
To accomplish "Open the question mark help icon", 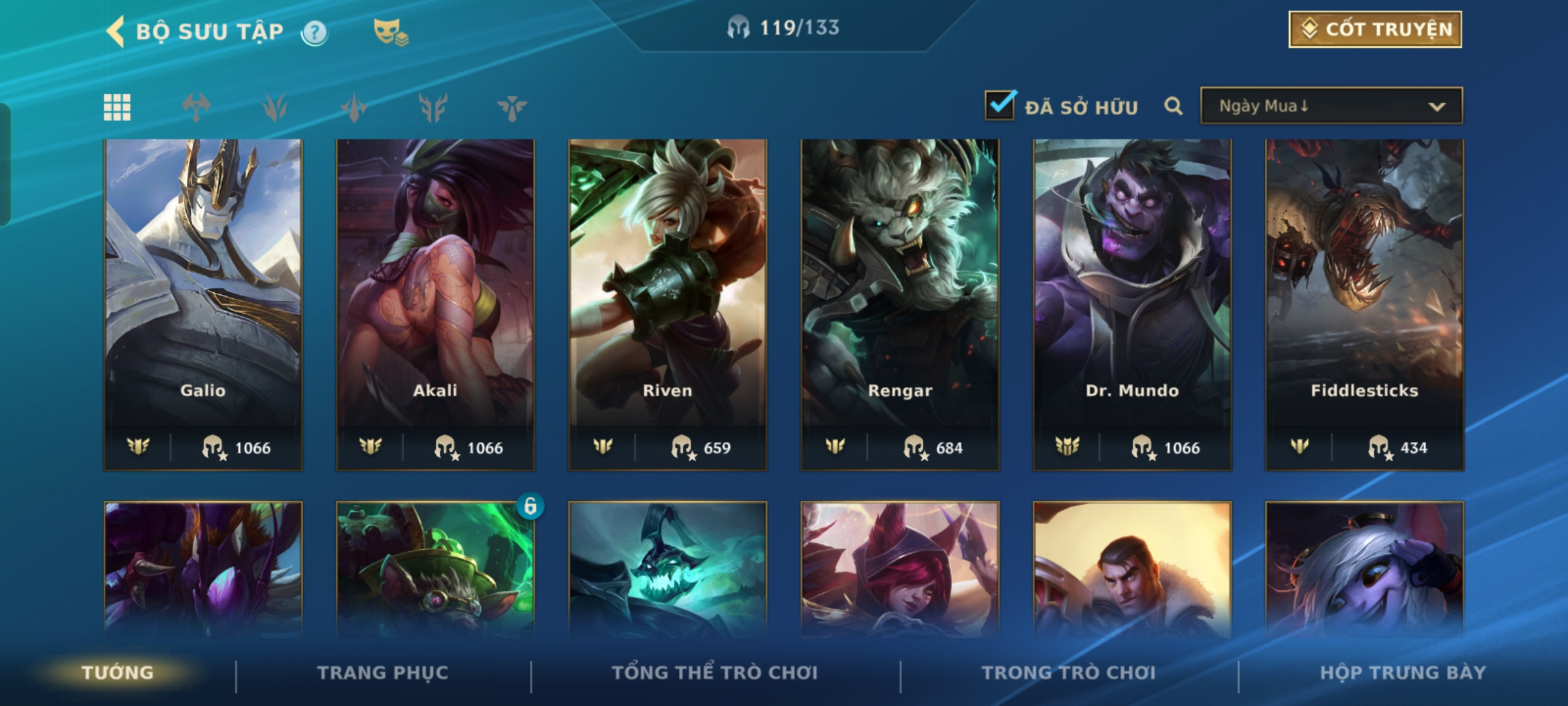I will tap(314, 32).
